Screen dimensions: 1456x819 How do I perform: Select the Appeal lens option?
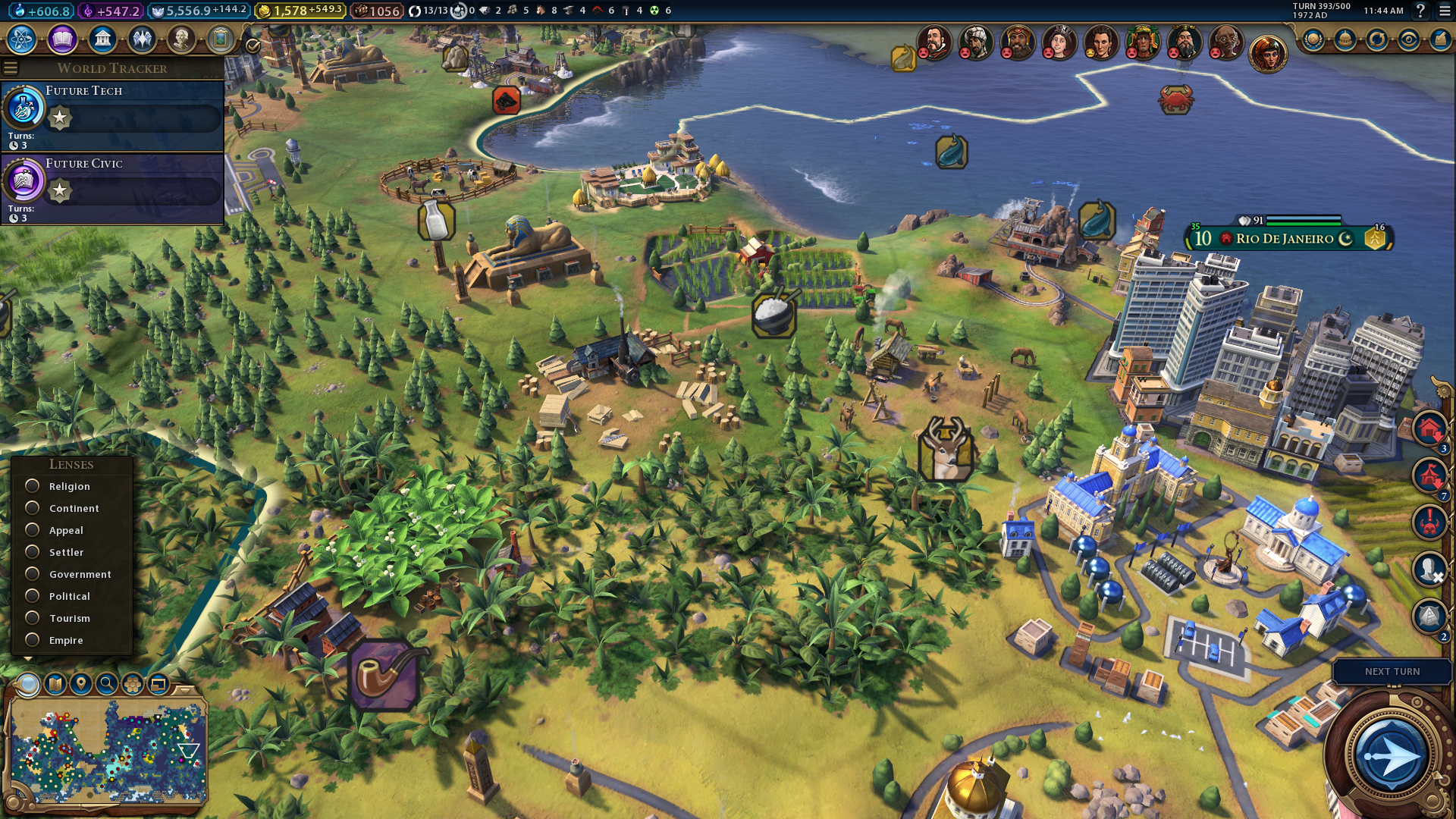click(33, 530)
